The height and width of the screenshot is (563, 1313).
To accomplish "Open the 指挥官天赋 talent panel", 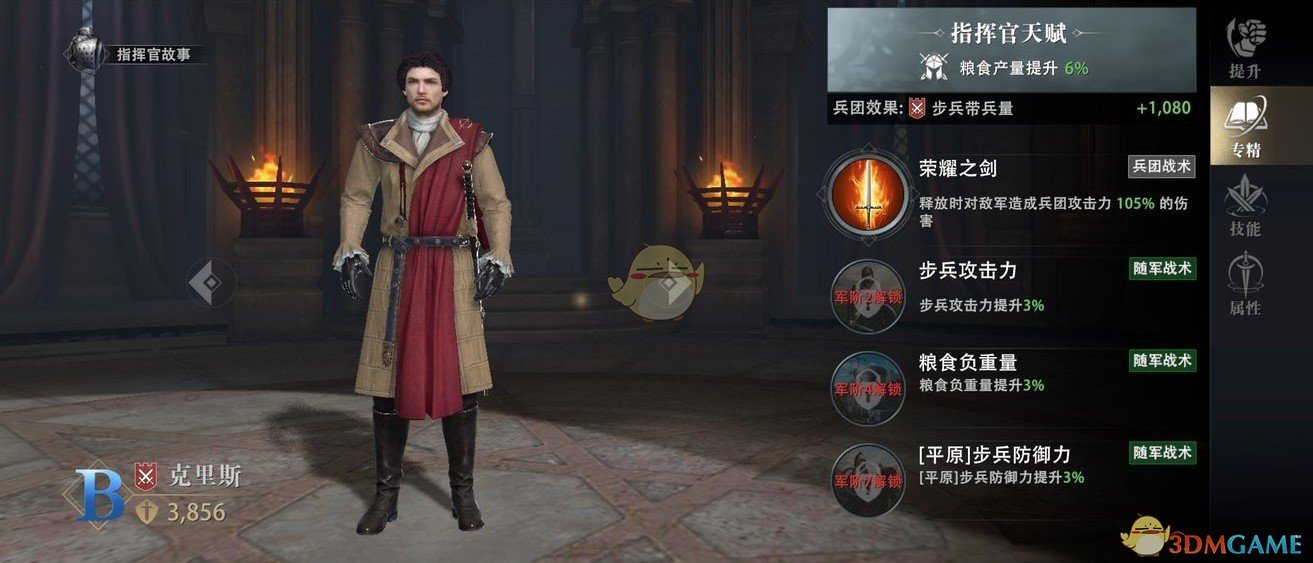I will coord(1011,48).
